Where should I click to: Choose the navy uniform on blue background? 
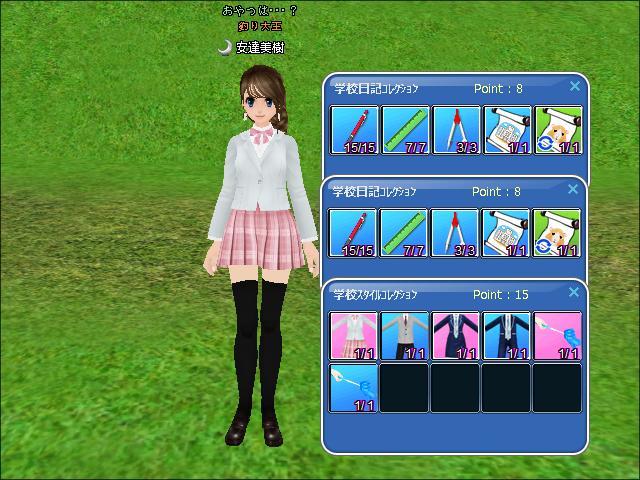tap(506, 335)
